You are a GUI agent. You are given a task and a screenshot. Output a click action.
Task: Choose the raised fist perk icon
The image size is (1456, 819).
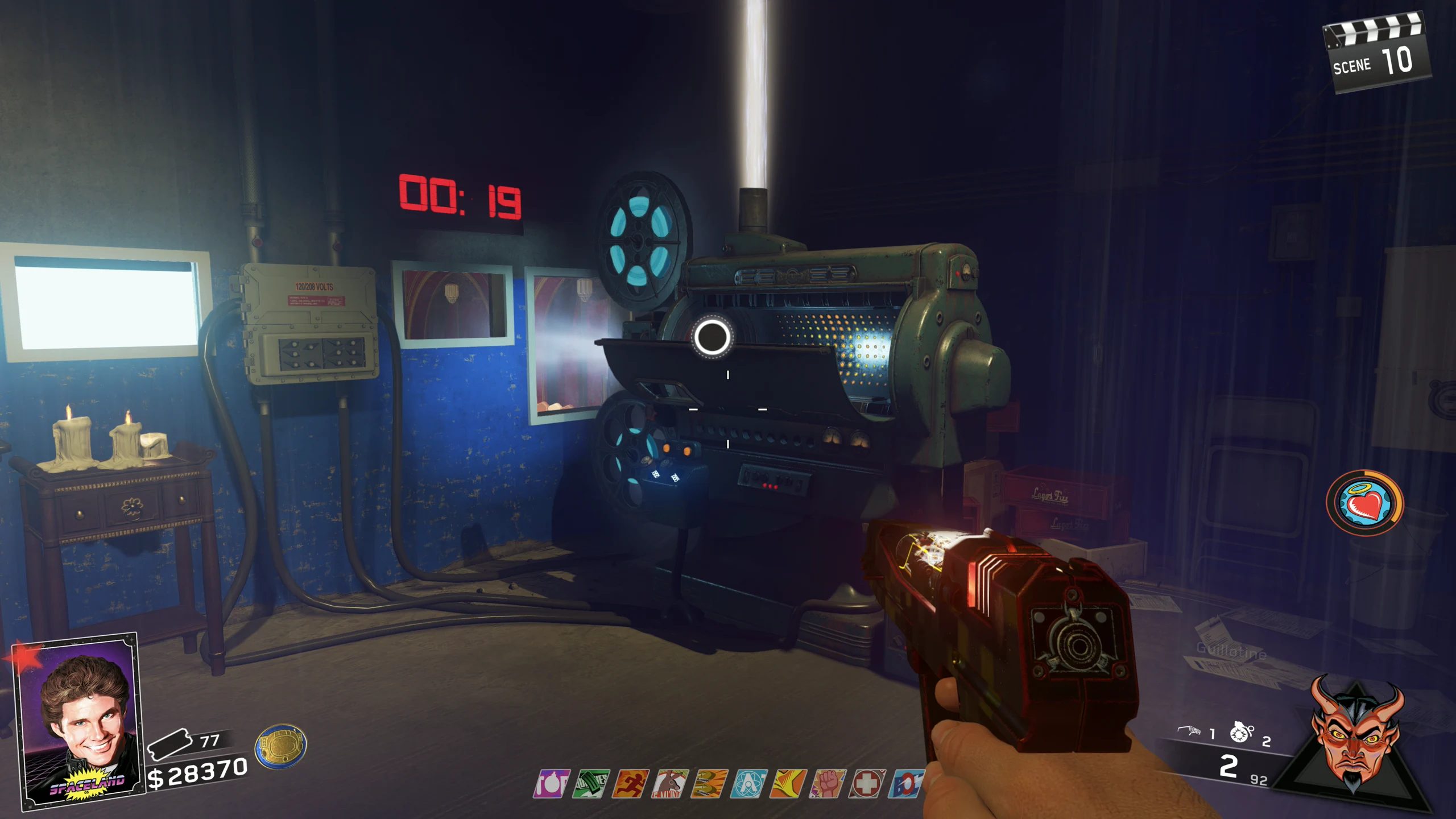coord(828,784)
